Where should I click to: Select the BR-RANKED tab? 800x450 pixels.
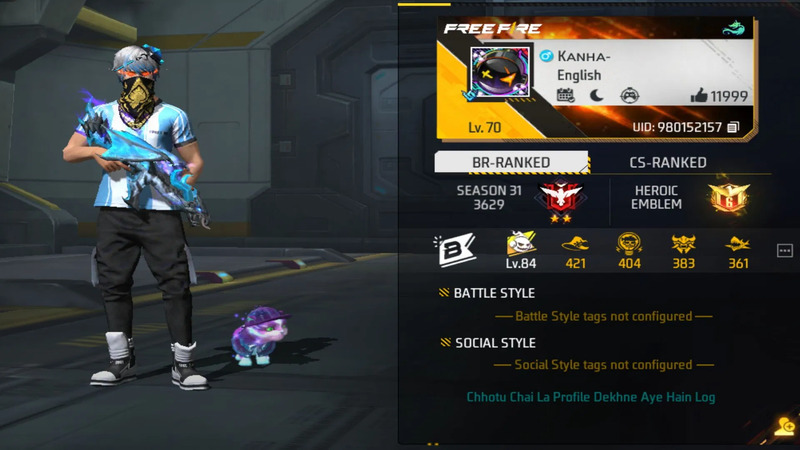click(511, 162)
